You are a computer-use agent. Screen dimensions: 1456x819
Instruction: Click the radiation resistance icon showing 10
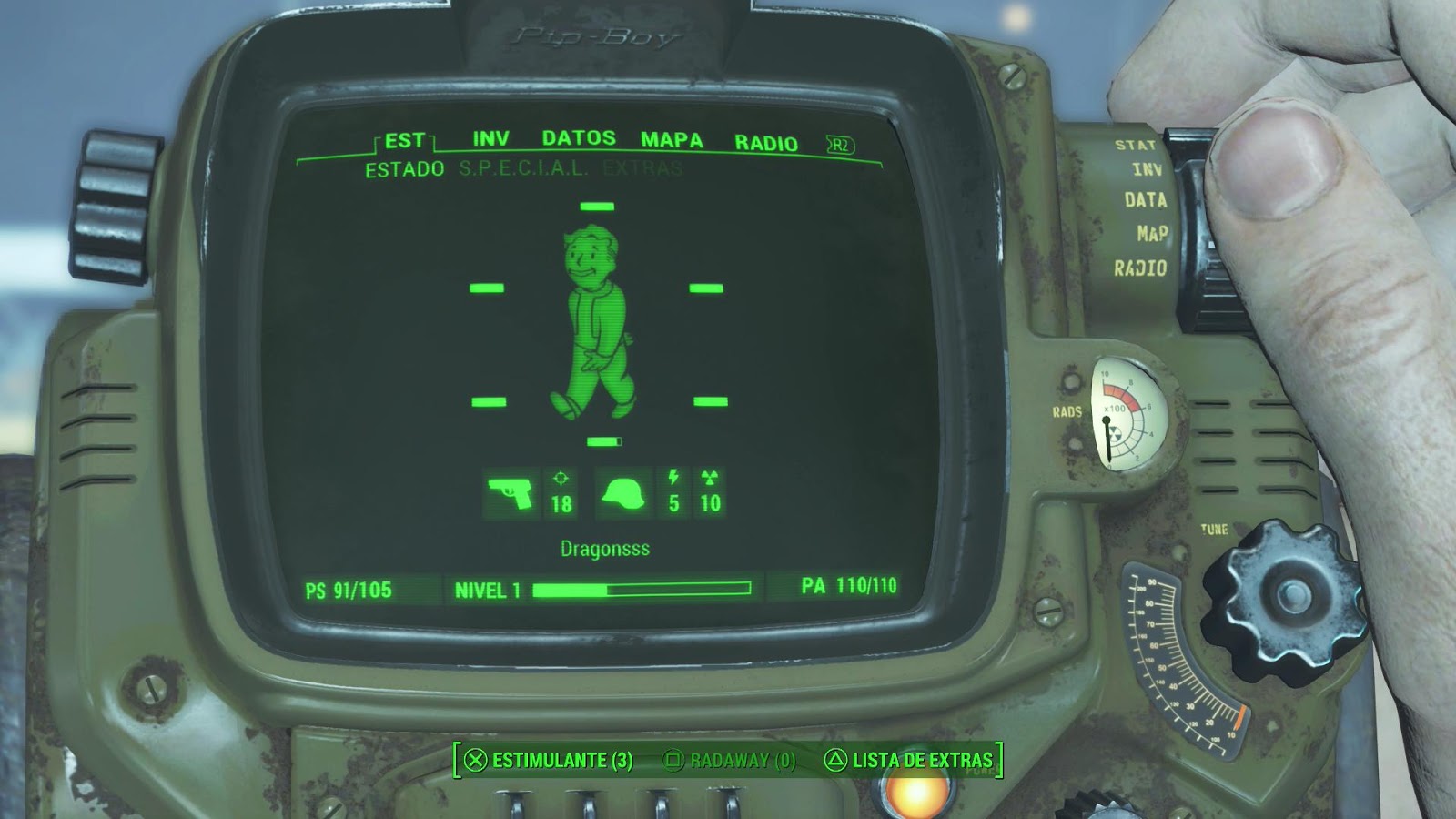(x=712, y=491)
